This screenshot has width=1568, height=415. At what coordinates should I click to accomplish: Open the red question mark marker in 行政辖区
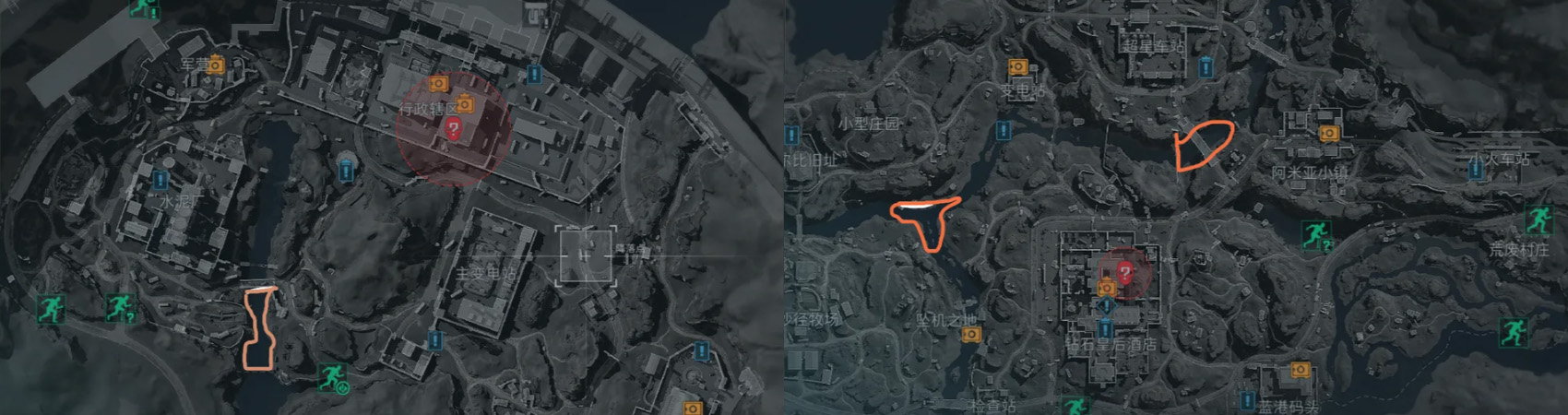[453, 128]
